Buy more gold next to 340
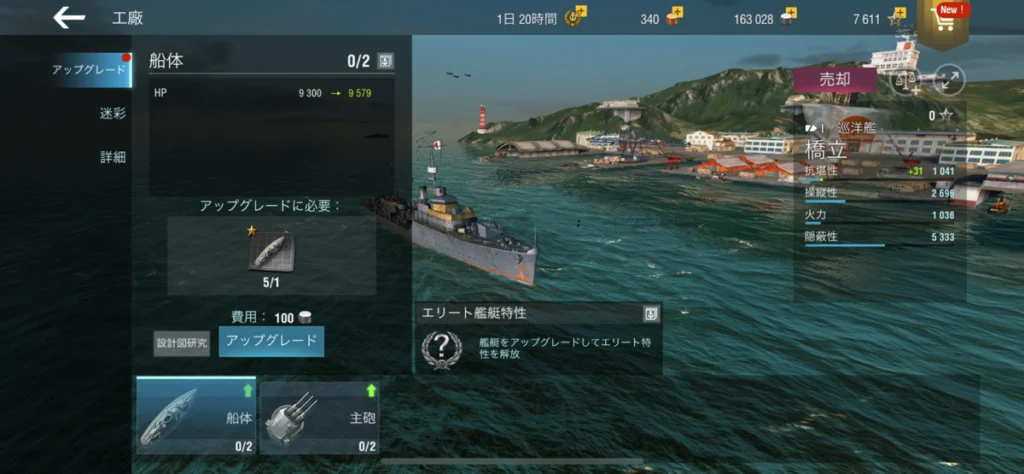Viewport: 1024px width, 474px height. coord(676,17)
